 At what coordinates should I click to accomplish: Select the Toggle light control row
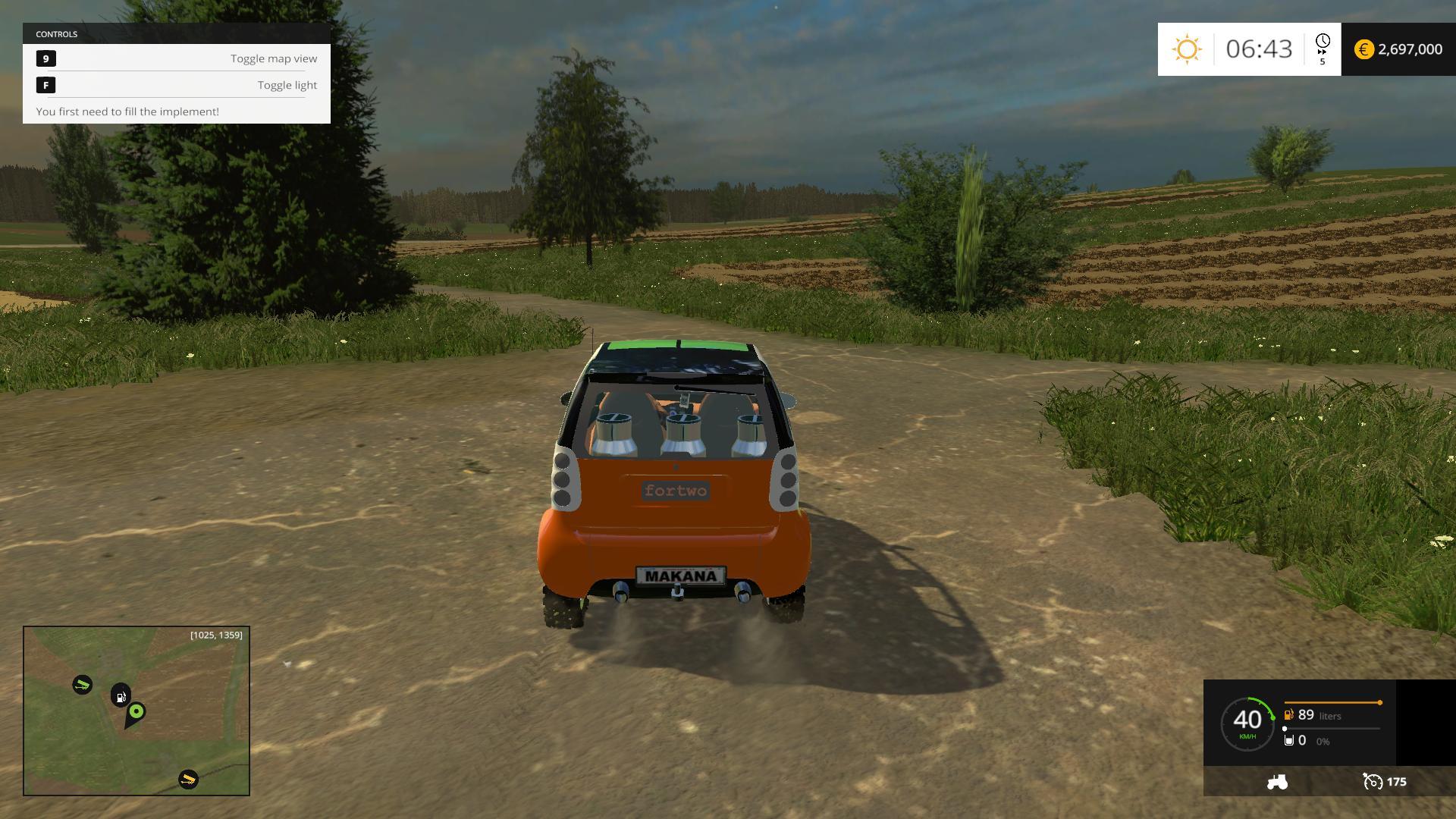pyautogui.click(x=177, y=85)
